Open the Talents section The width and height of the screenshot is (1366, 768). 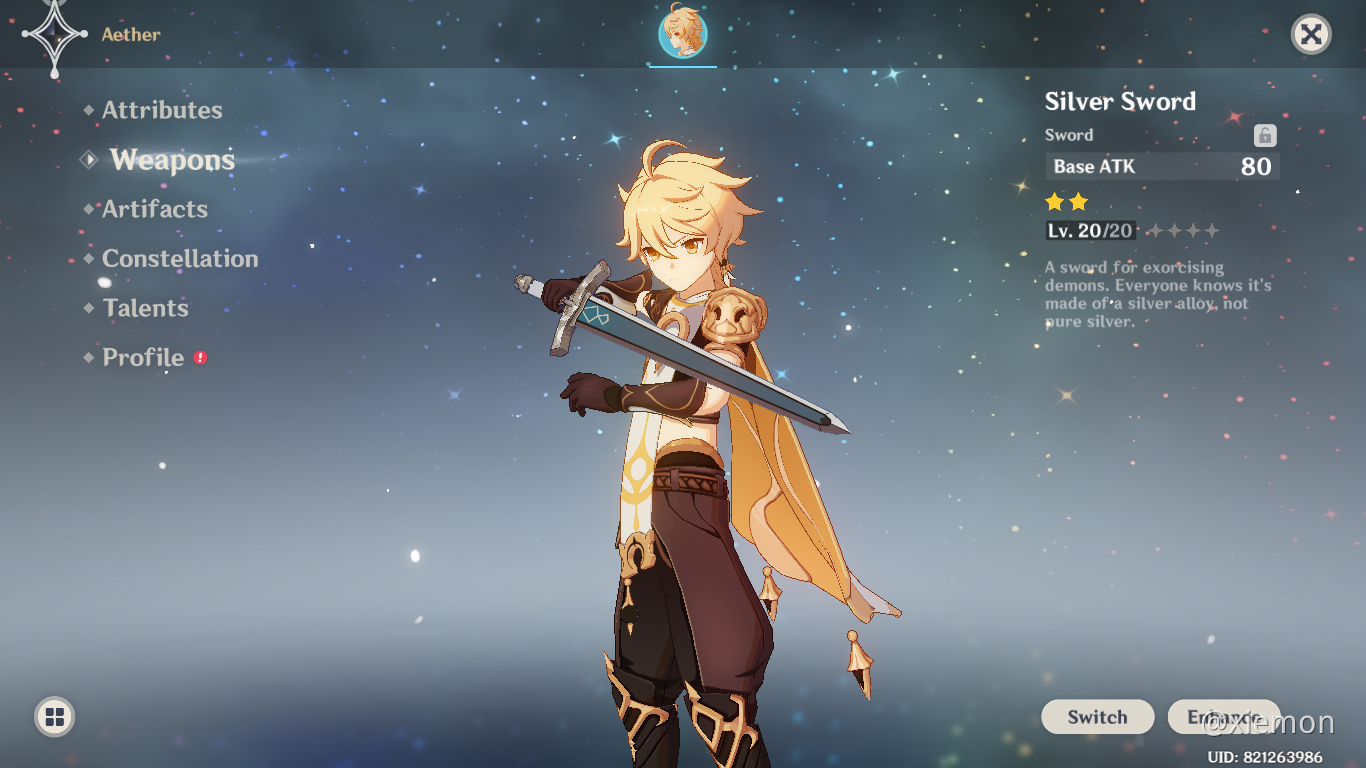145,308
